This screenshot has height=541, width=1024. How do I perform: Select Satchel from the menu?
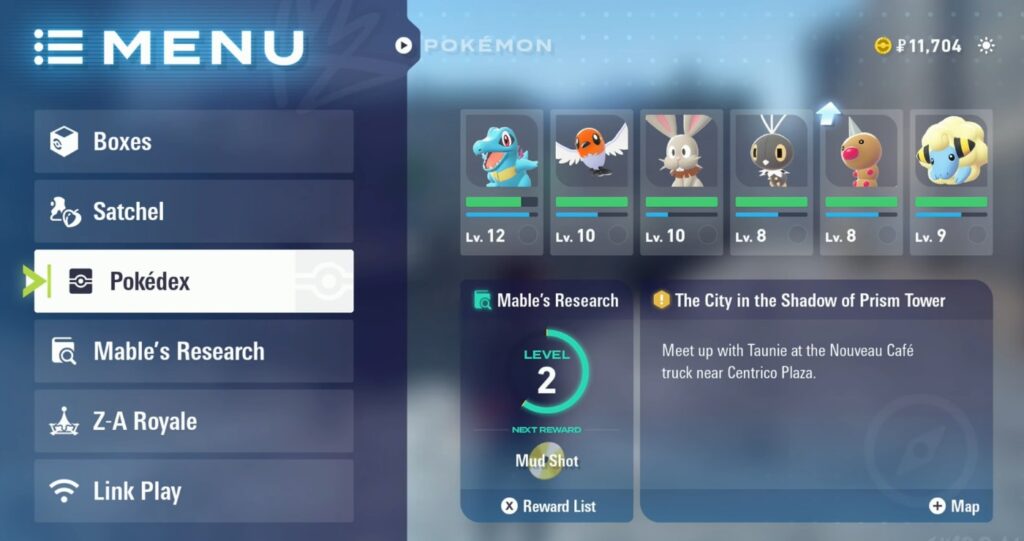click(x=194, y=212)
